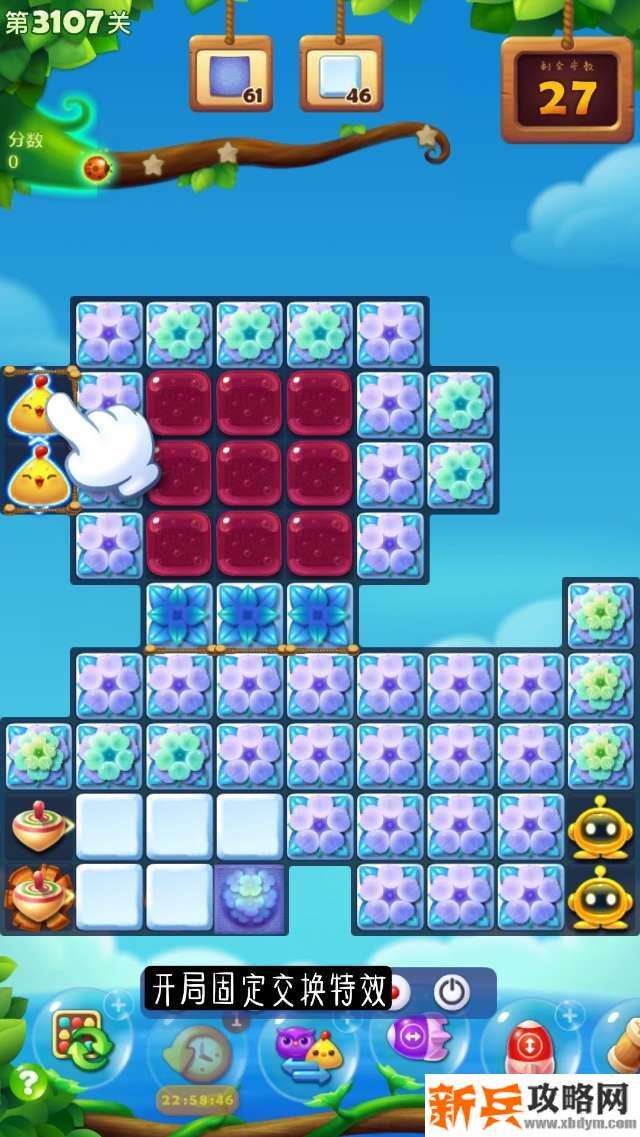Select the clock time-rewind booster
640x1137 pixels.
tap(194, 1052)
